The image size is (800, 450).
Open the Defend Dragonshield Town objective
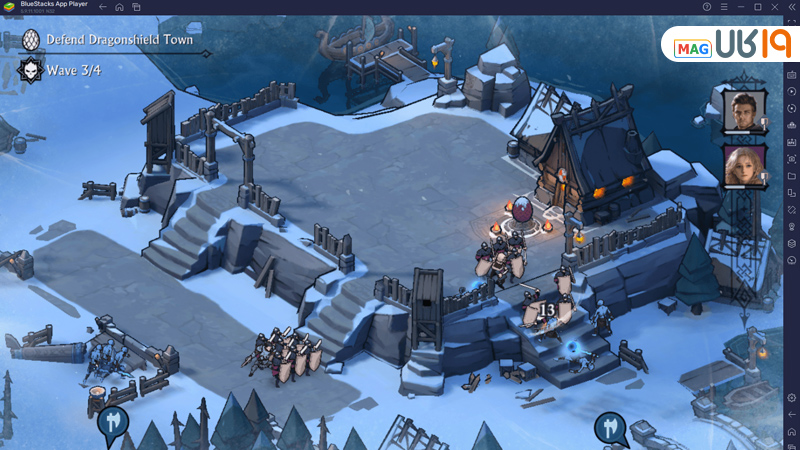119,40
